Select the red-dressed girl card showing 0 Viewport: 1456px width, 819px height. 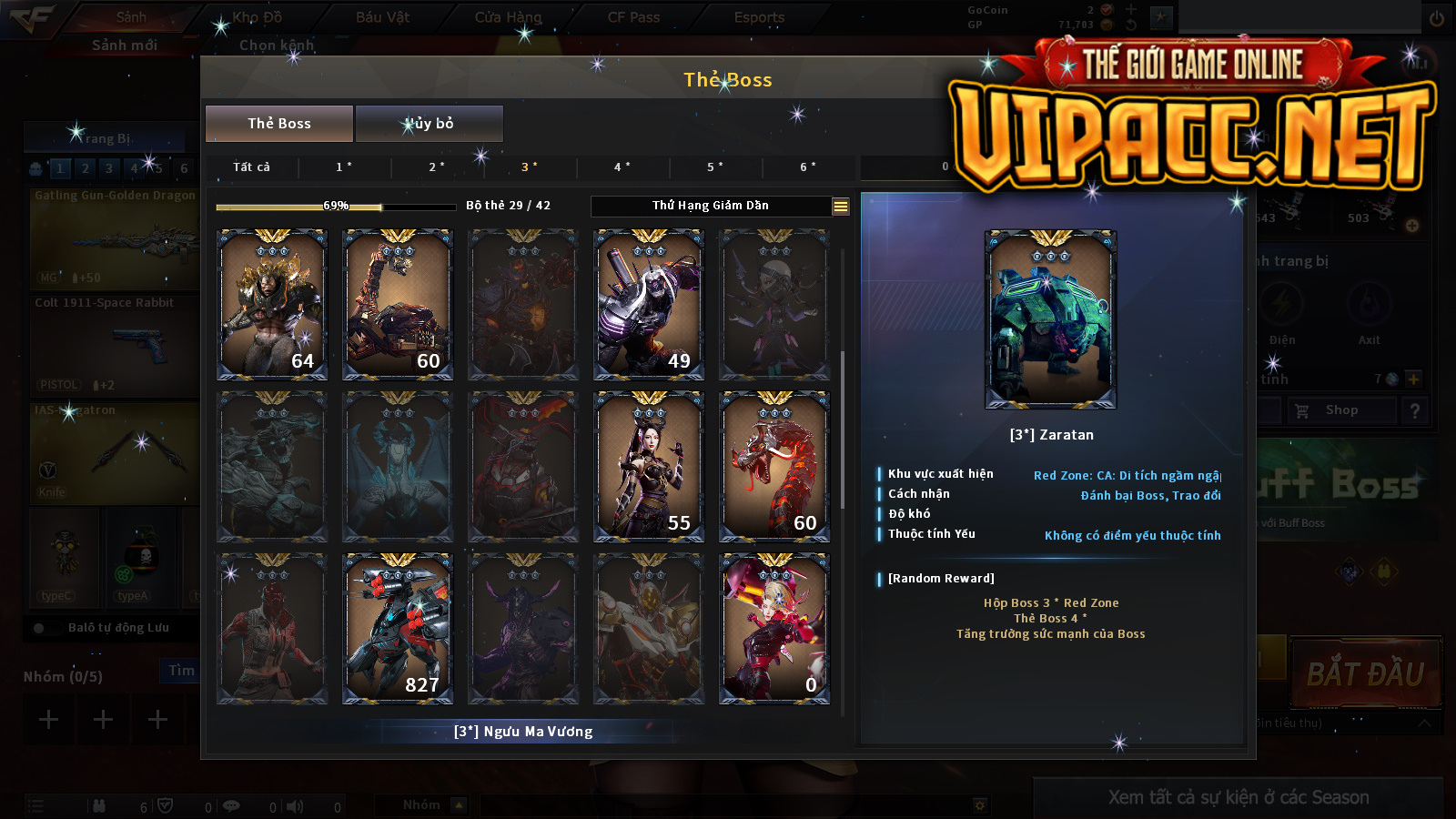point(774,629)
